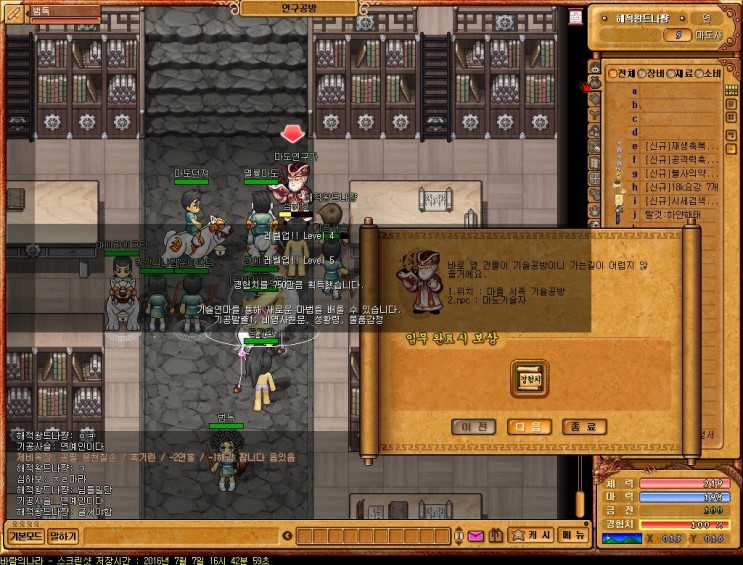This screenshot has width=743, height=565.
Task: Click the 말하기 chat button
Action: pyautogui.click(x=62, y=537)
